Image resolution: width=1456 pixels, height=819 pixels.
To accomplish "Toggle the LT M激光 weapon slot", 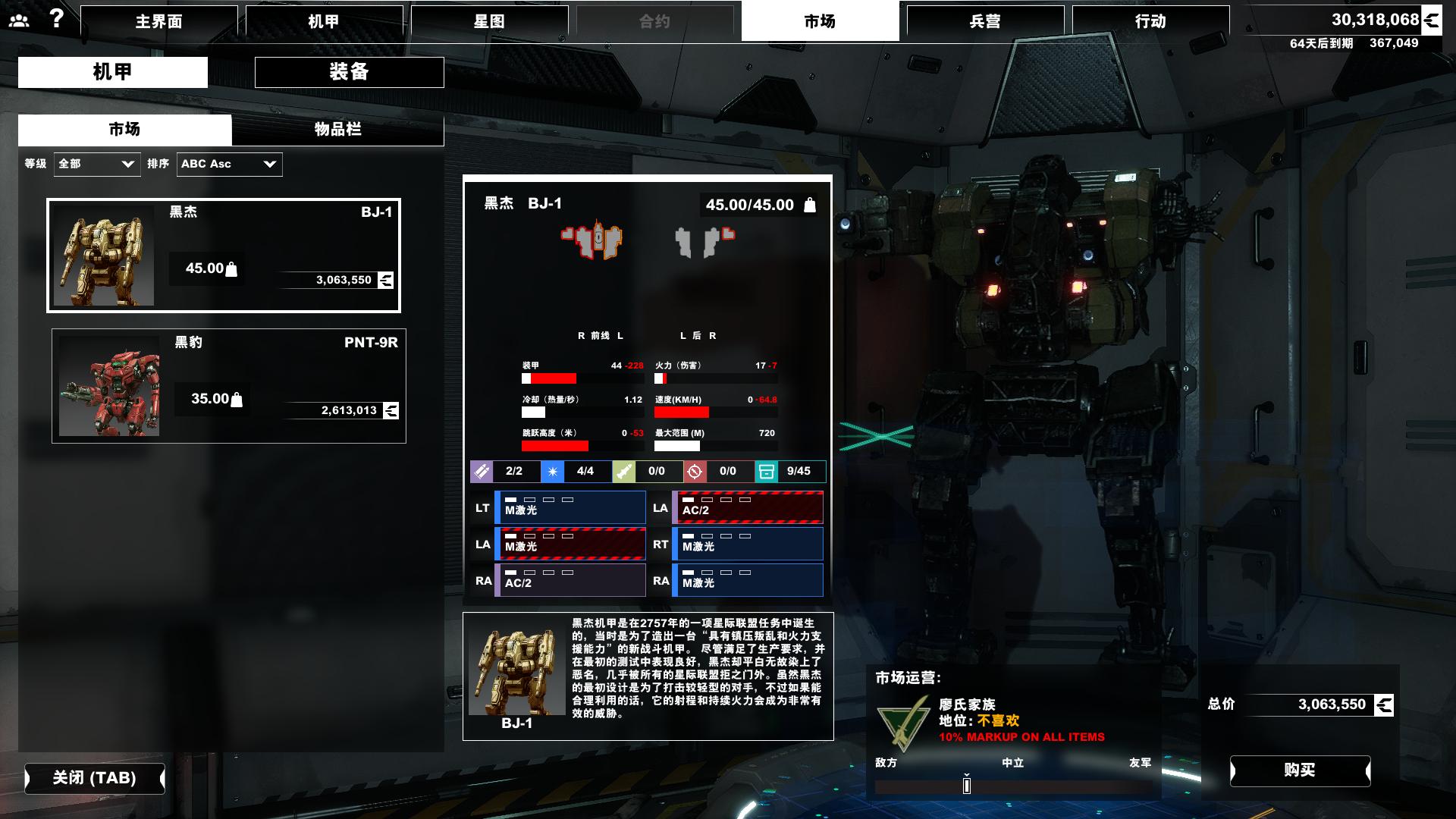I will [570, 507].
